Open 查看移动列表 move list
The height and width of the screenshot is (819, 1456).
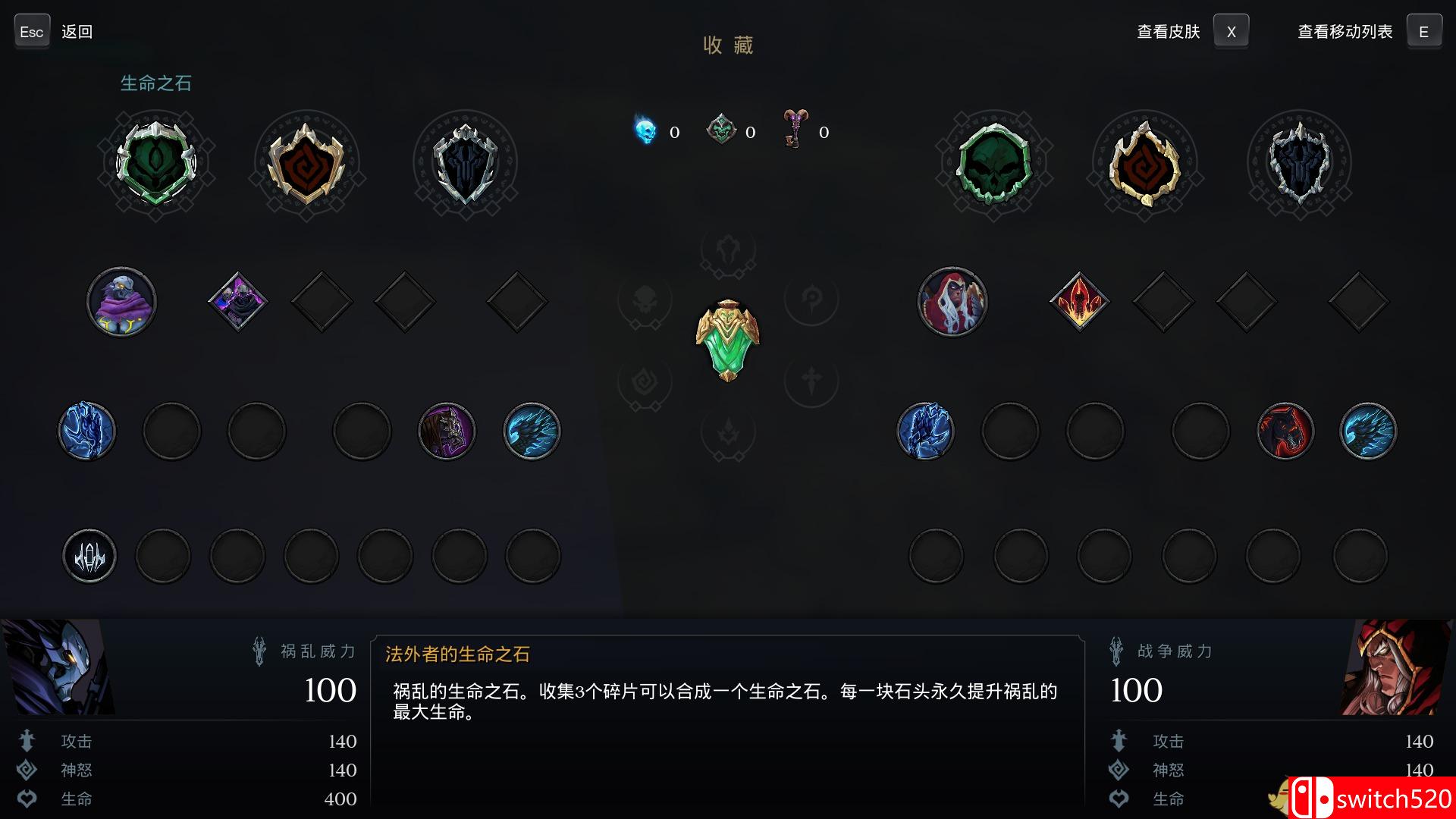[1344, 31]
